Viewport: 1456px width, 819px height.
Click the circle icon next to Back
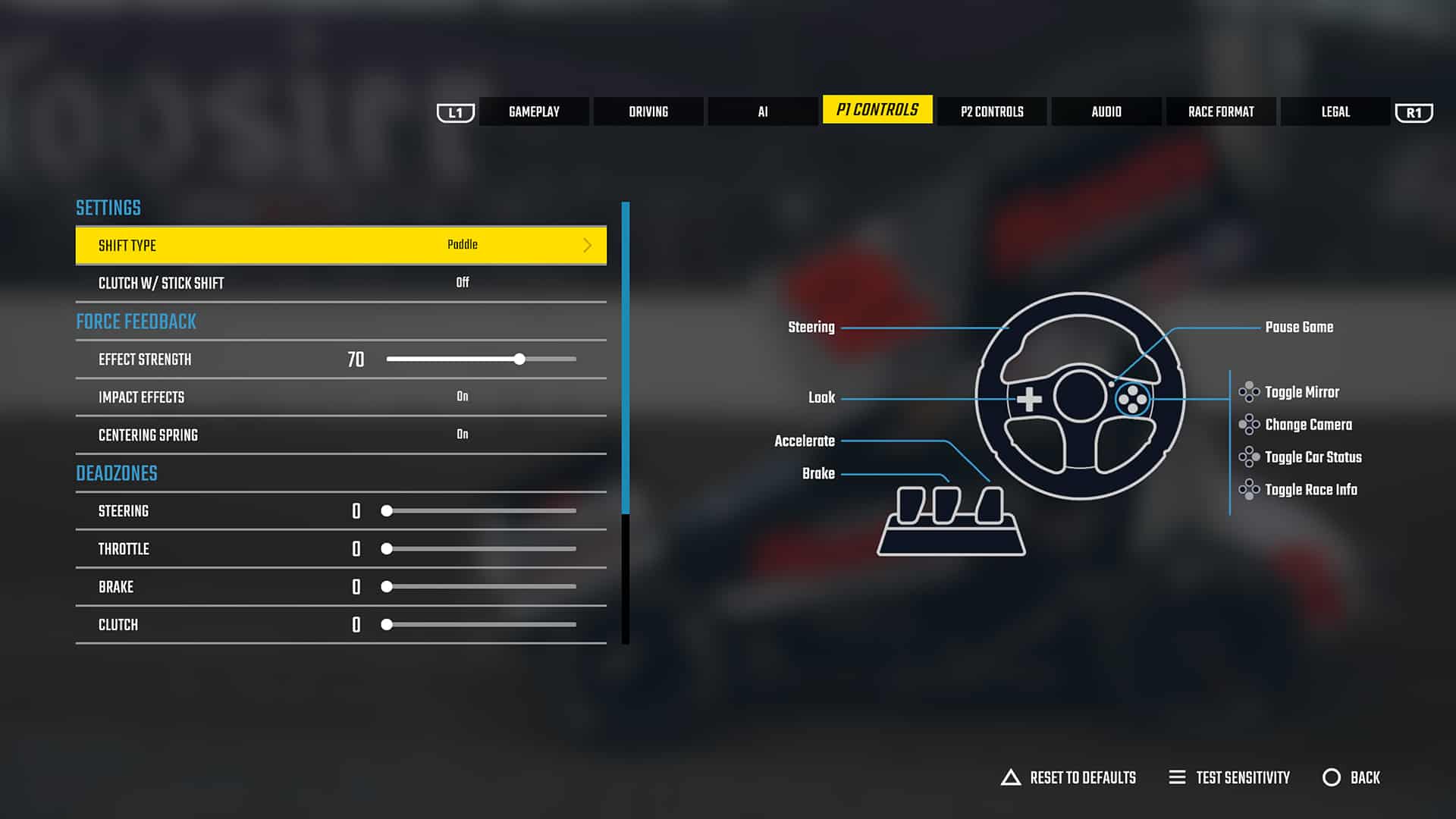click(x=1332, y=777)
